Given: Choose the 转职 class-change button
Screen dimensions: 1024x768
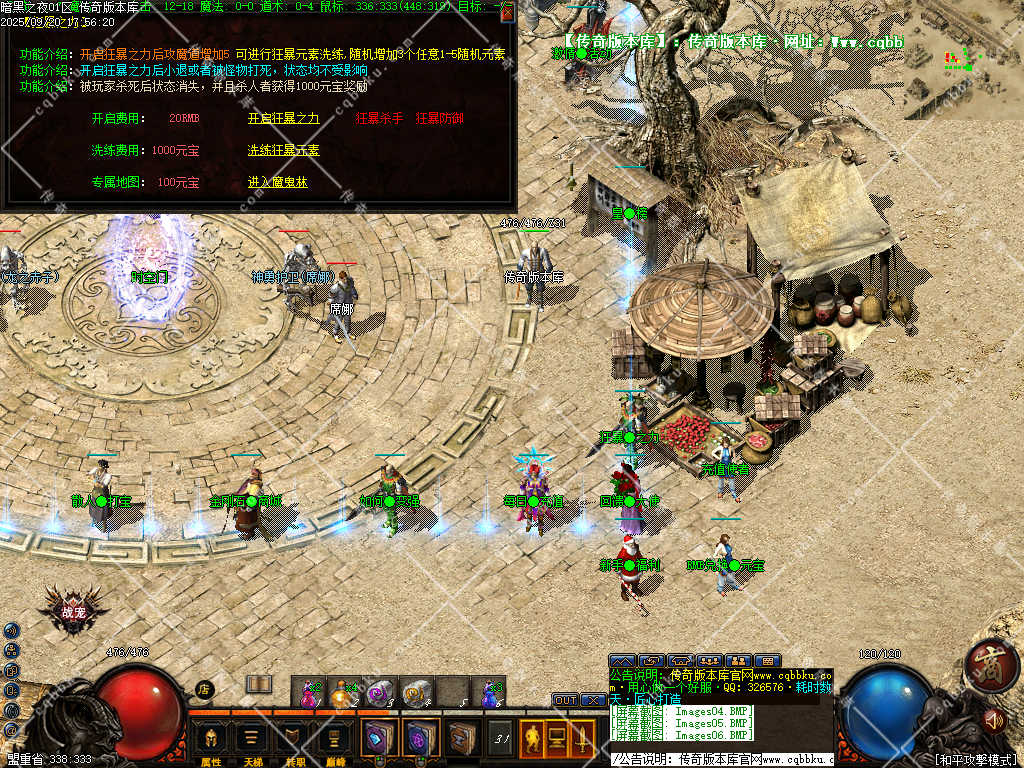Looking at the screenshot, I should tap(294, 741).
